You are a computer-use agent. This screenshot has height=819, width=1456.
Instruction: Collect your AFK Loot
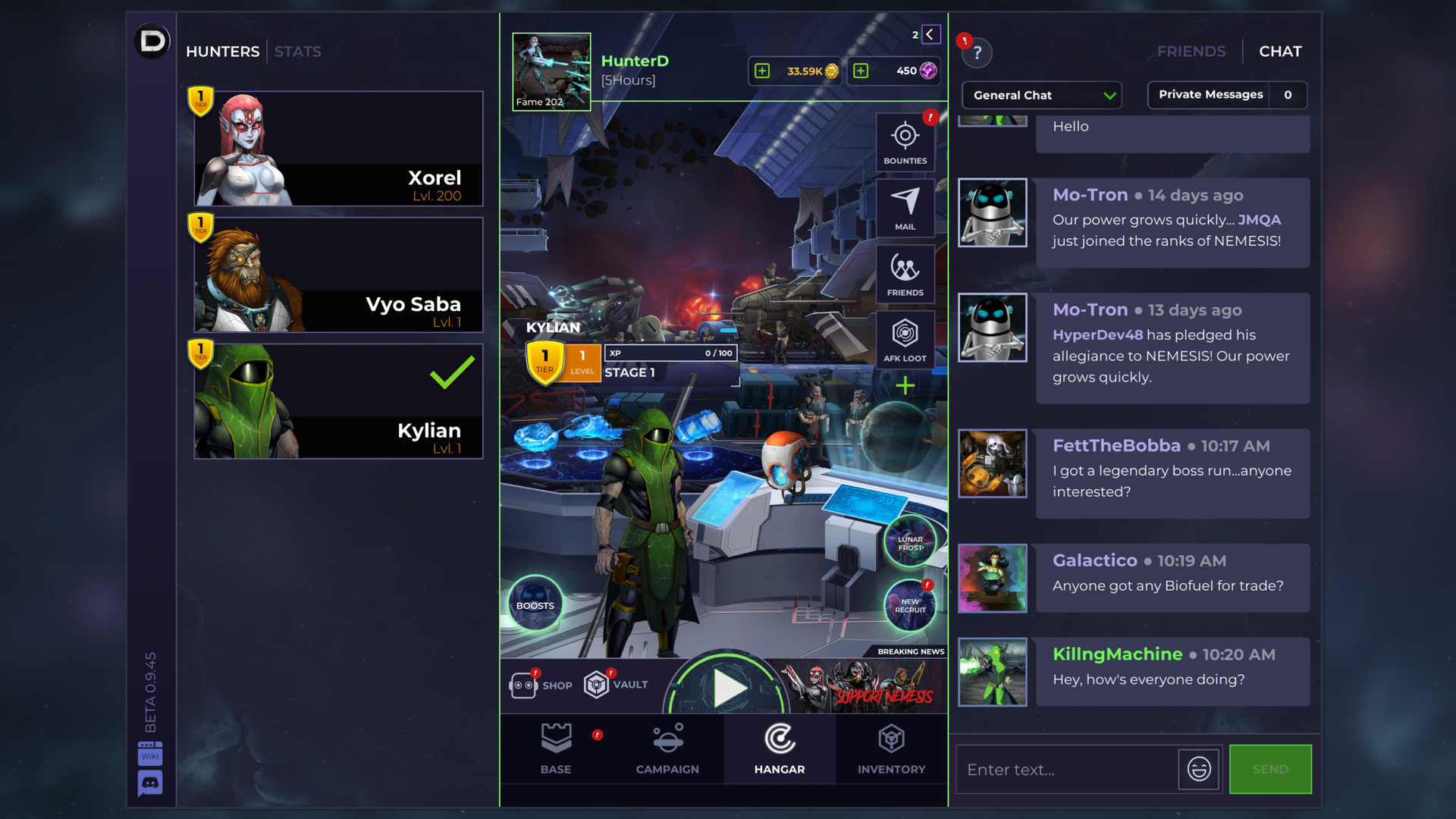[905, 339]
